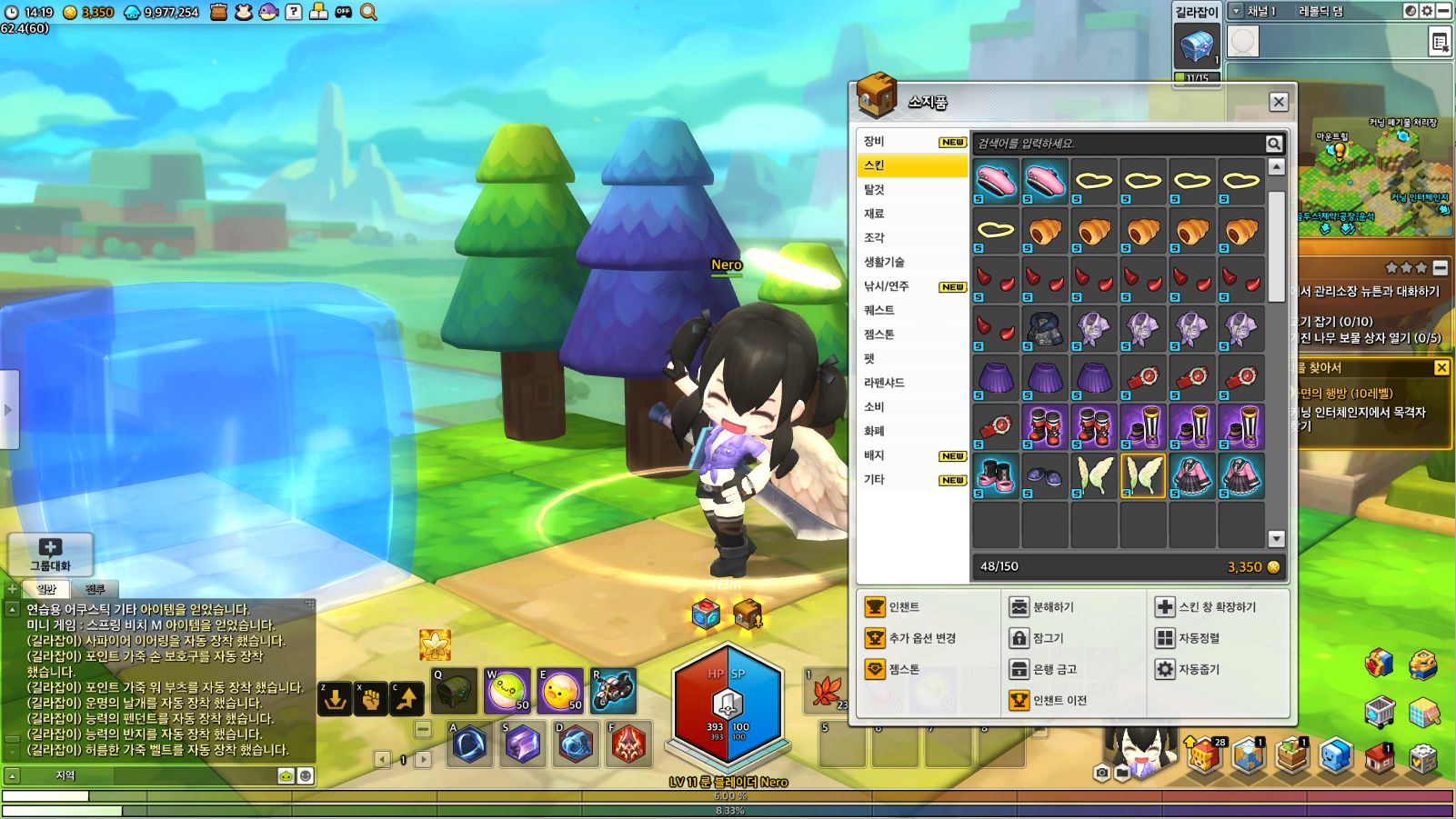The image size is (1456, 819).
Task: Close the 소지품 inventory window
Action: pos(1278,102)
